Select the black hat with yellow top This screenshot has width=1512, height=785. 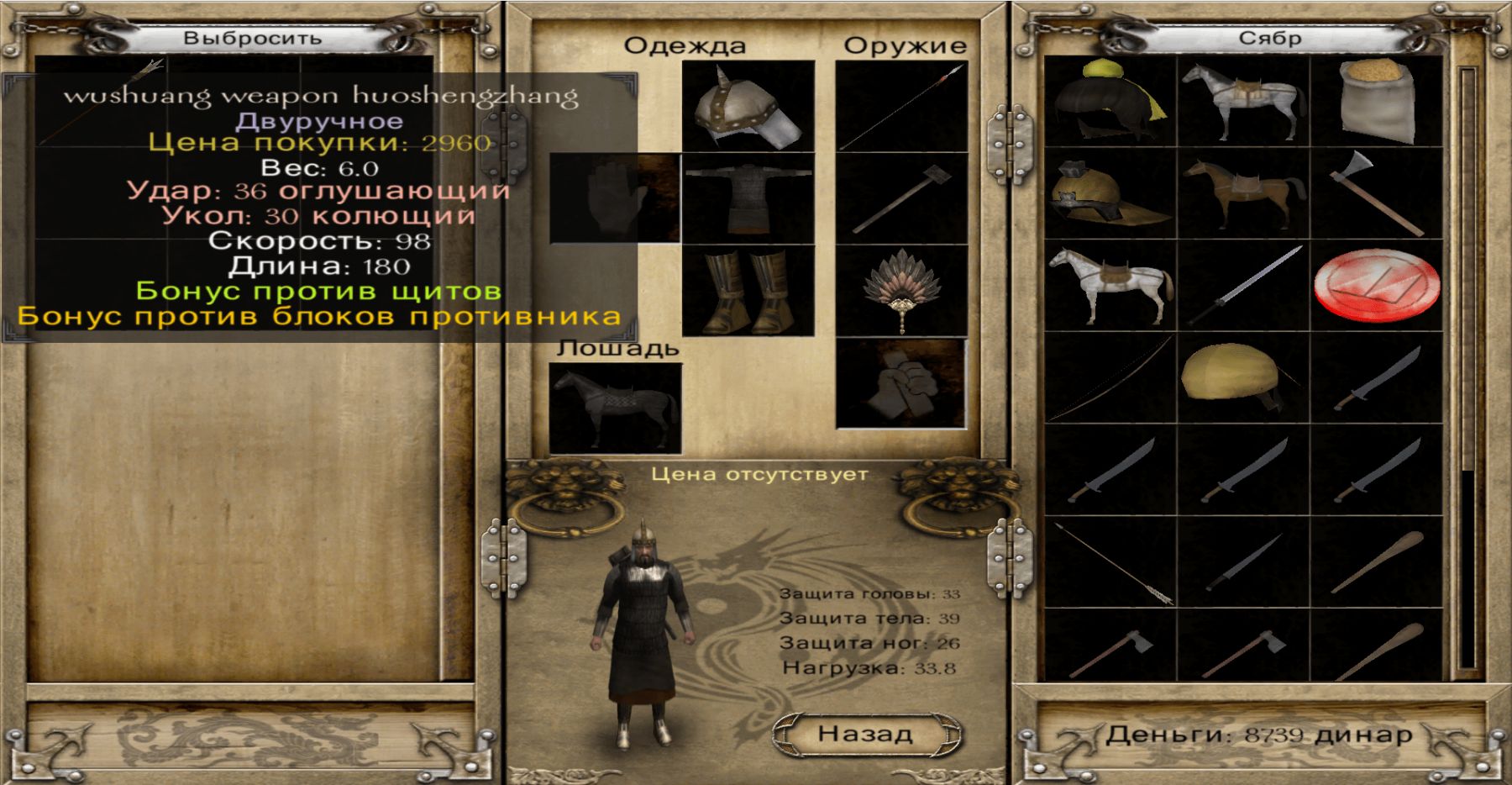click(1110, 103)
